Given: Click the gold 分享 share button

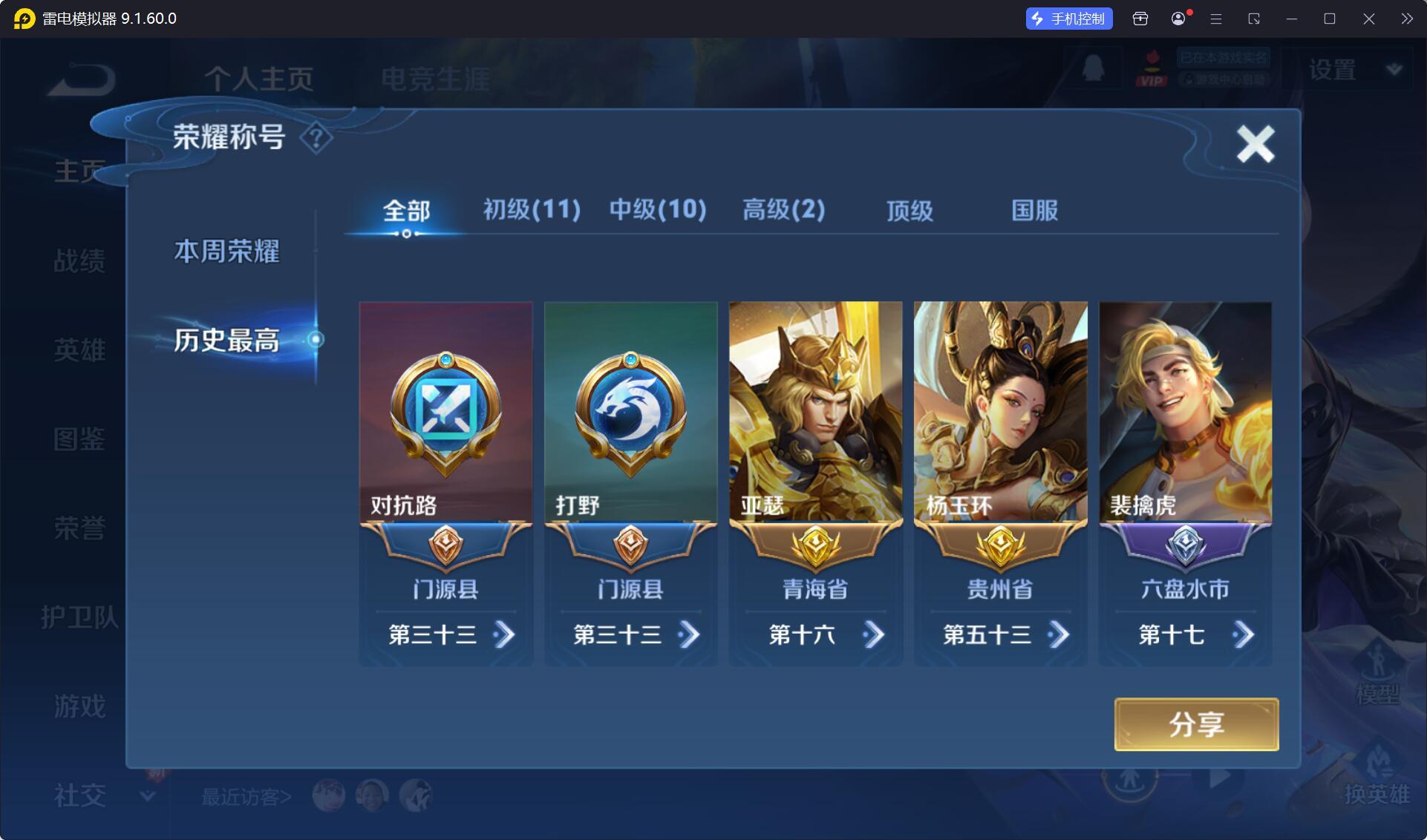Looking at the screenshot, I should coord(1196,724).
